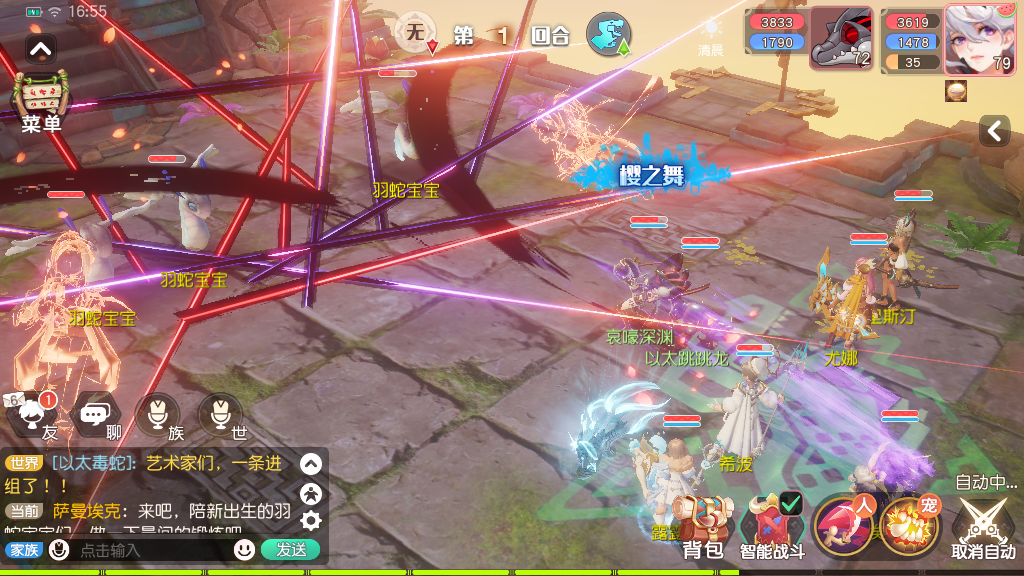Open chat settings gear icon

(311, 520)
